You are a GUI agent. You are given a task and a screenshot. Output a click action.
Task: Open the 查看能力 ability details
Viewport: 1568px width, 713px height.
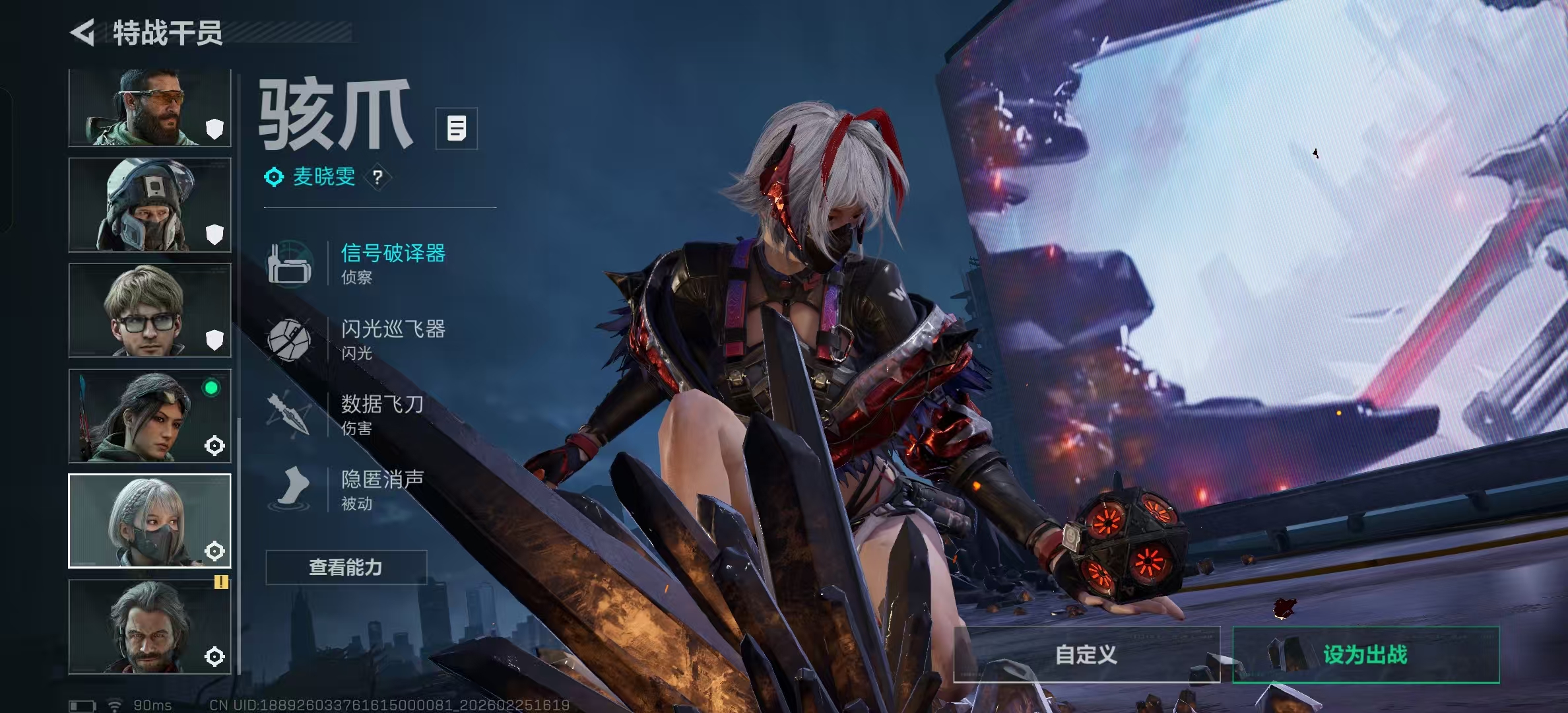(346, 567)
